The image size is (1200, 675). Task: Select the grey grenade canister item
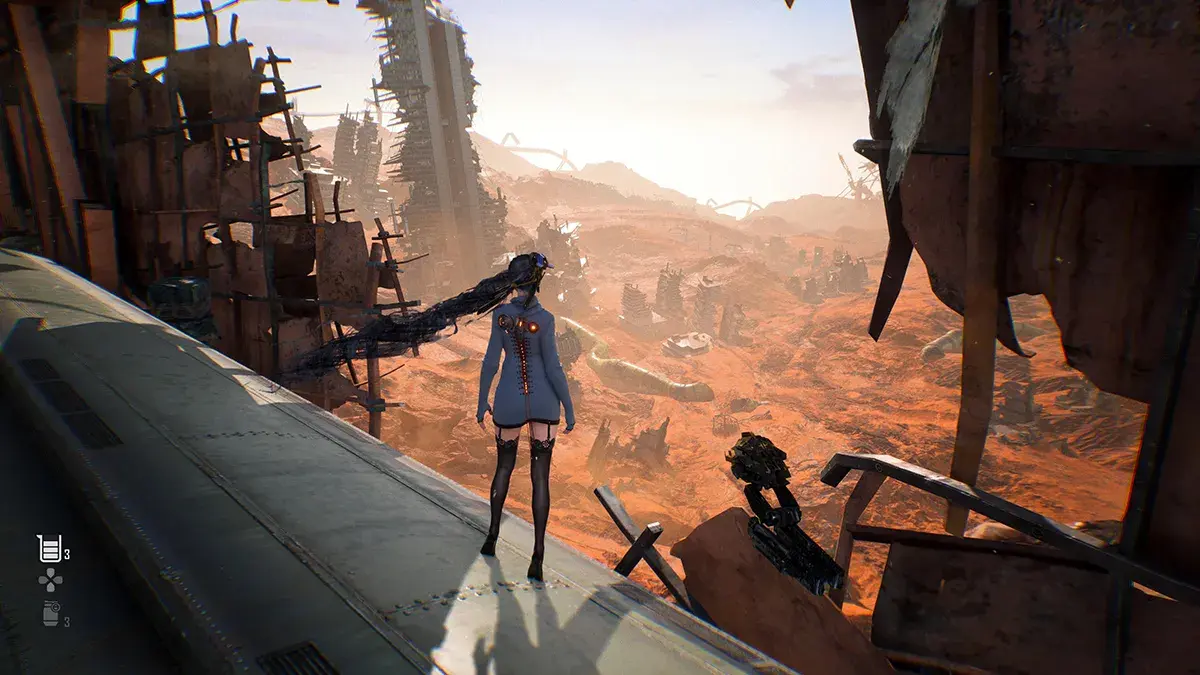(x=51, y=614)
